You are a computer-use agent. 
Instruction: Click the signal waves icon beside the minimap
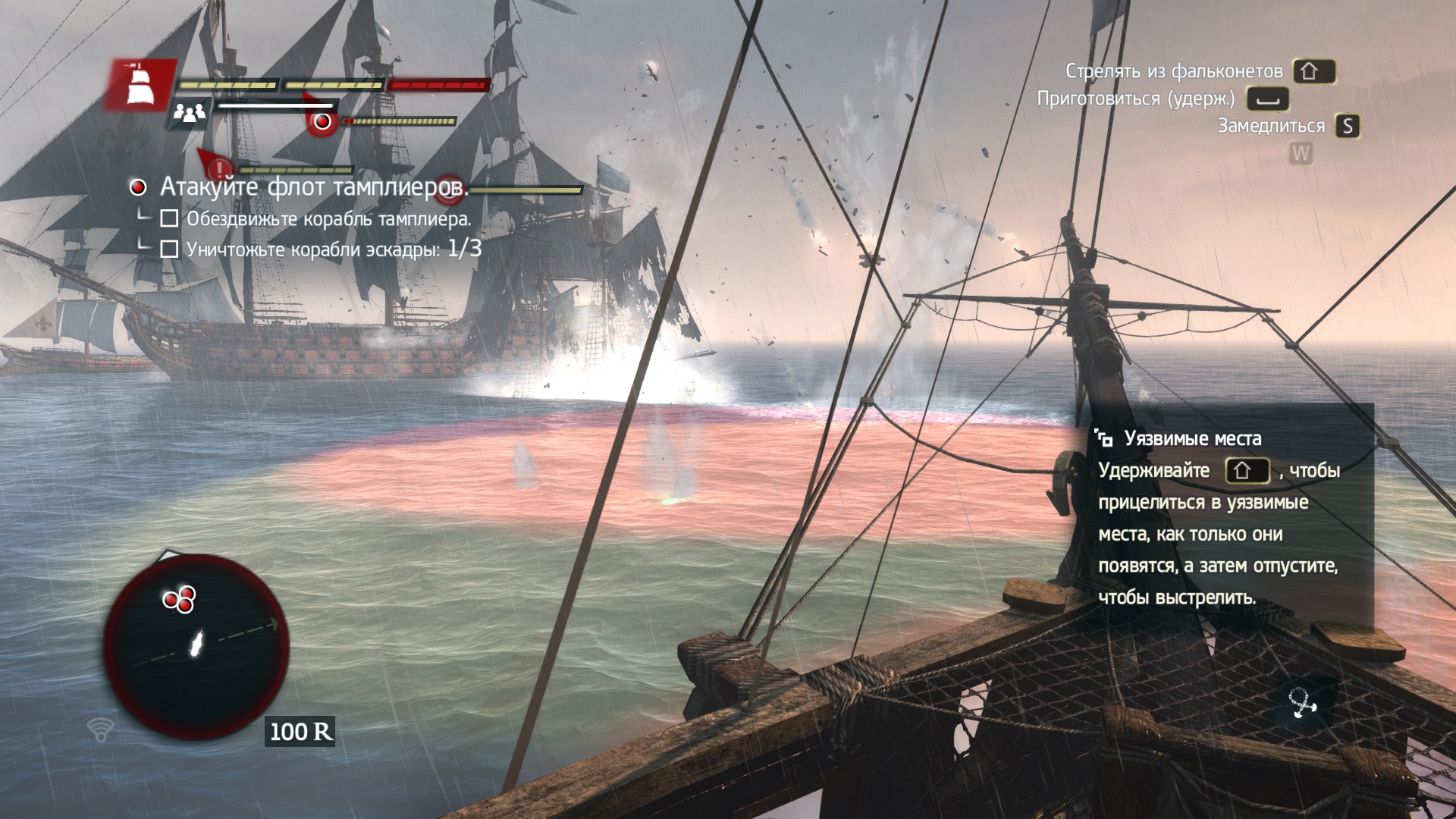(x=100, y=729)
